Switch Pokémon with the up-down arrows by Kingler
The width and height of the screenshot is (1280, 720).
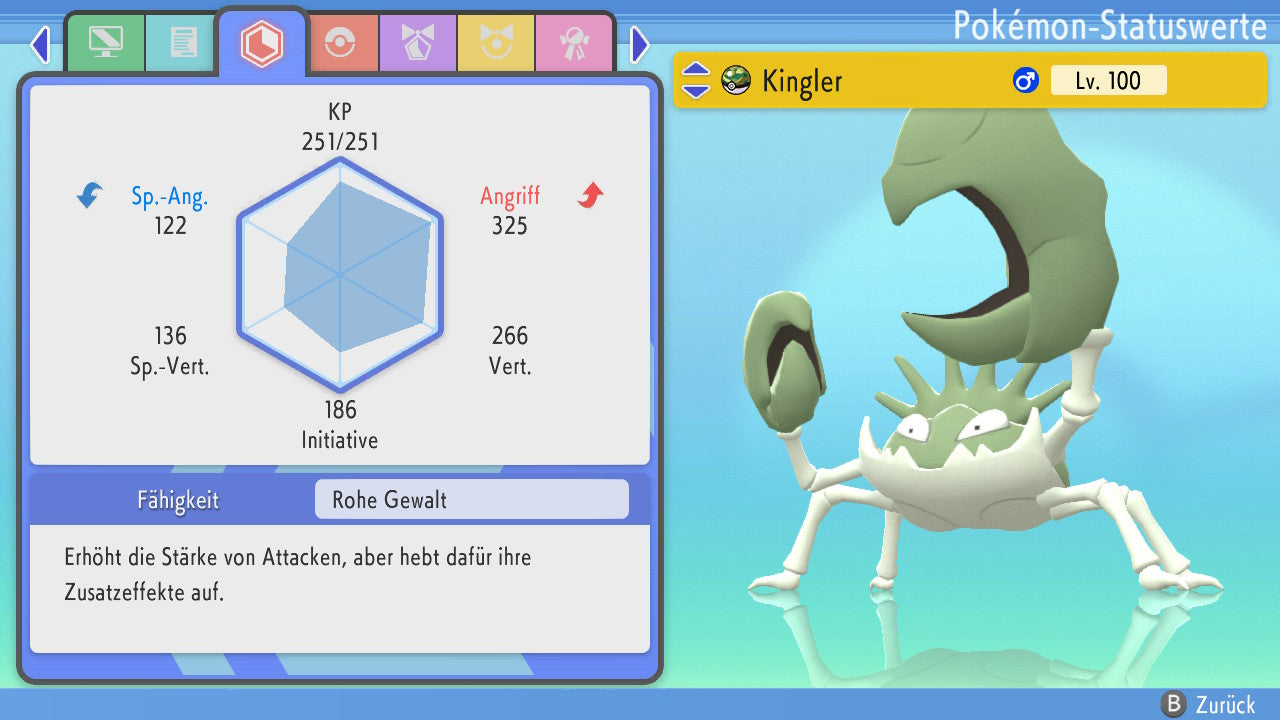click(x=695, y=80)
